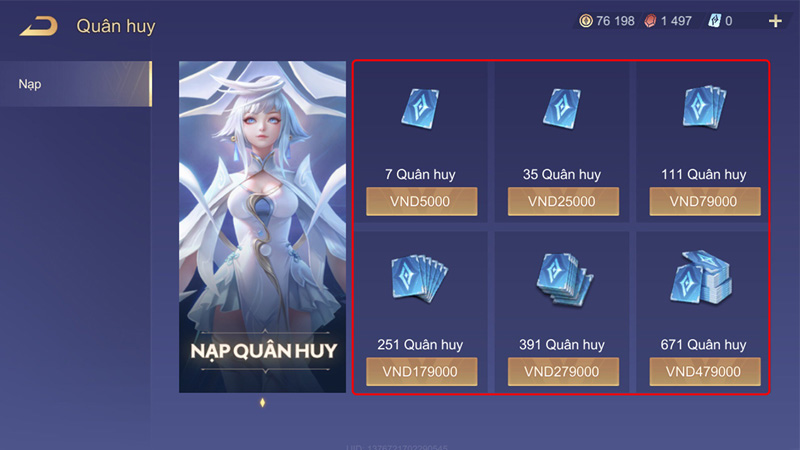Buy 251 Quân huy for VND179000

pos(421,371)
